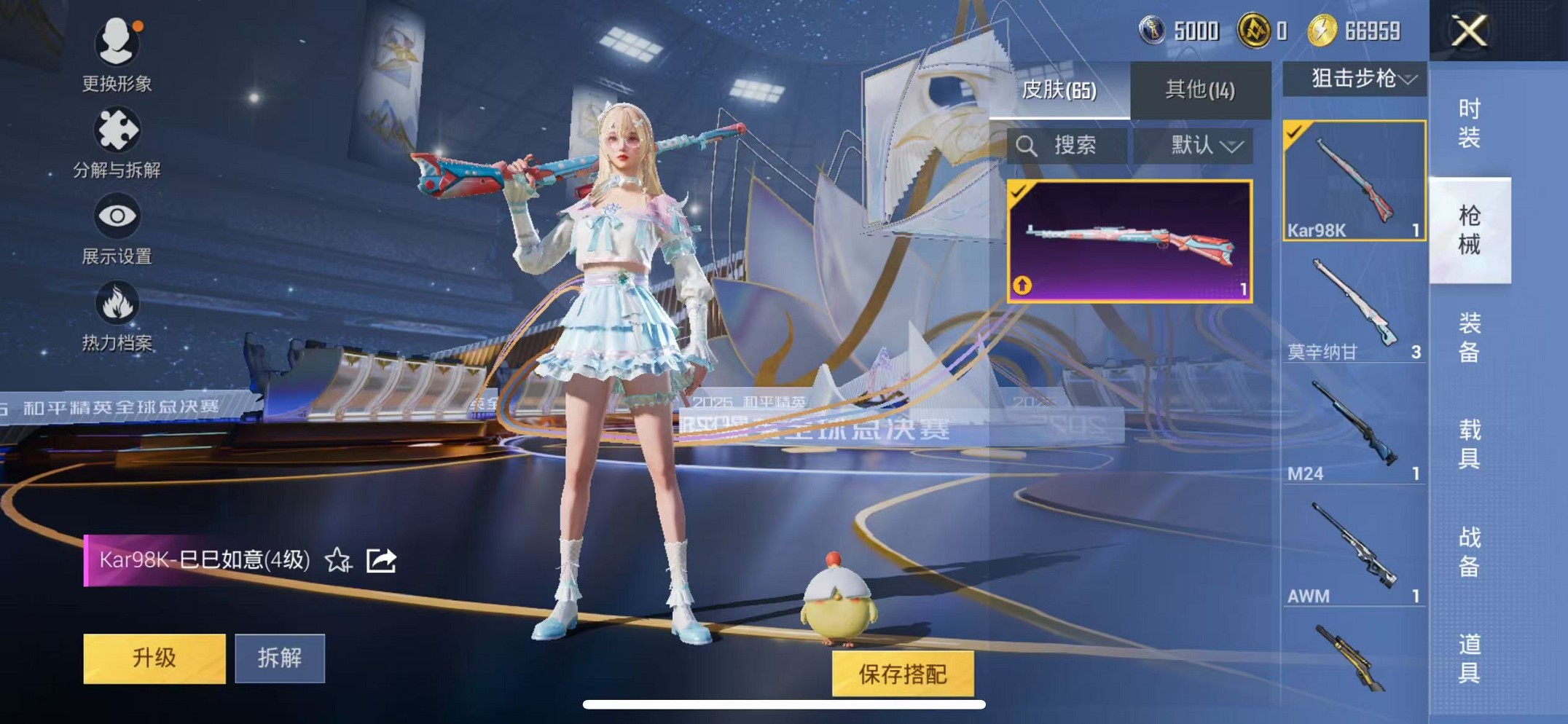Viewport: 1568px width, 724px height.
Task: Tap the share icon beside Kar98K-已巳如意
Action: (x=380, y=561)
